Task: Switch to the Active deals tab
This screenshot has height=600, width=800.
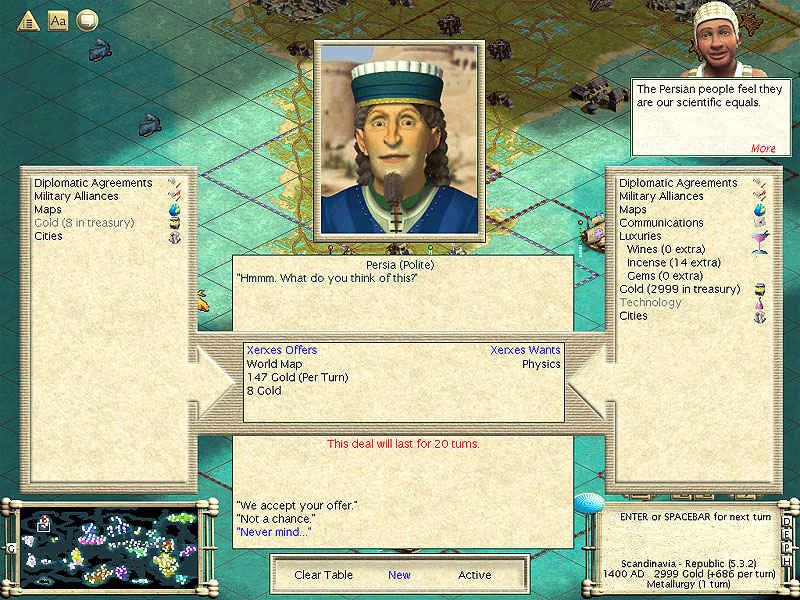Action: click(475, 575)
